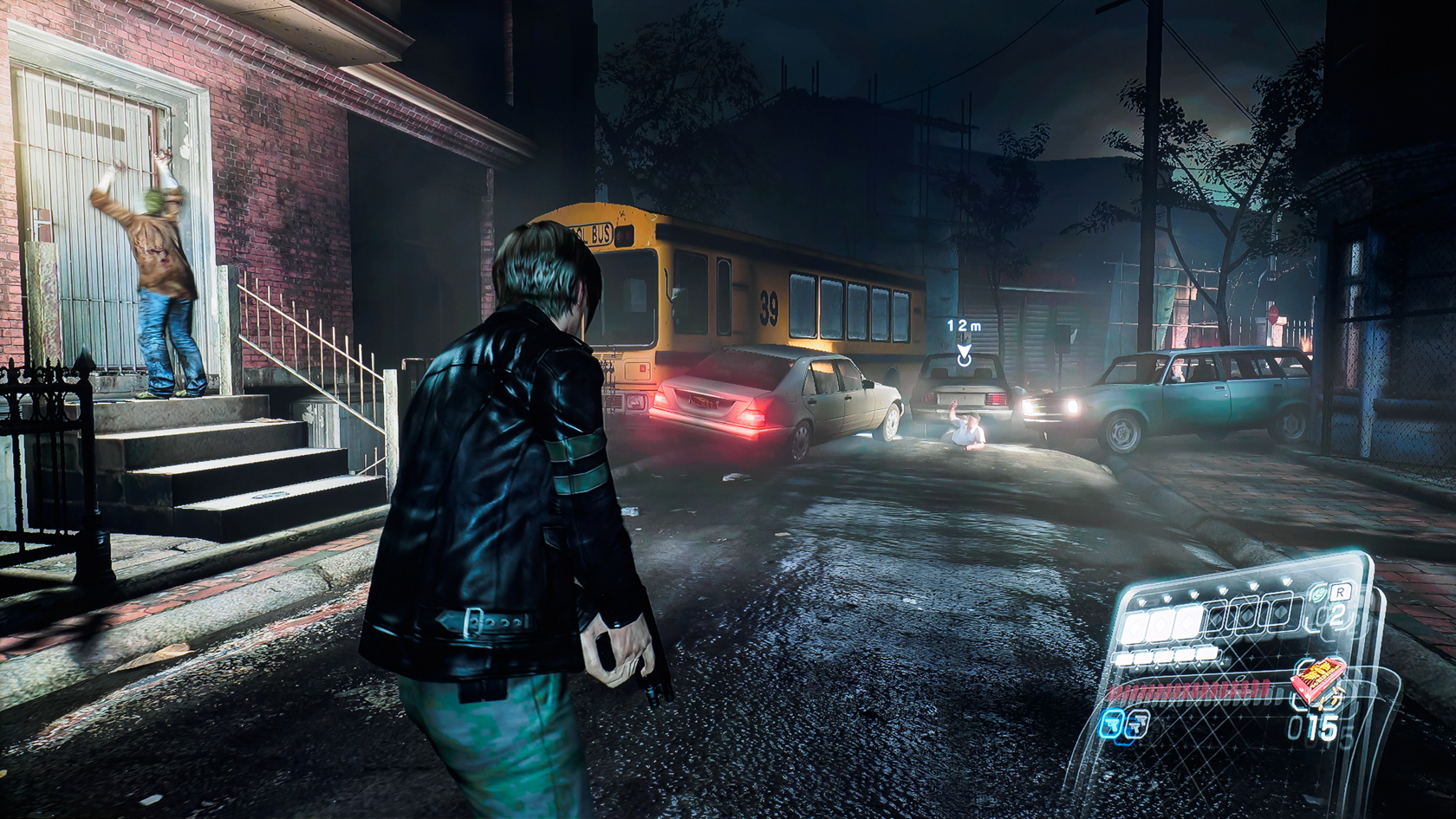The height and width of the screenshot is (819, 1456).
Task: Click the 12m objective waypoint marker
Action: (x=963, y=354)
